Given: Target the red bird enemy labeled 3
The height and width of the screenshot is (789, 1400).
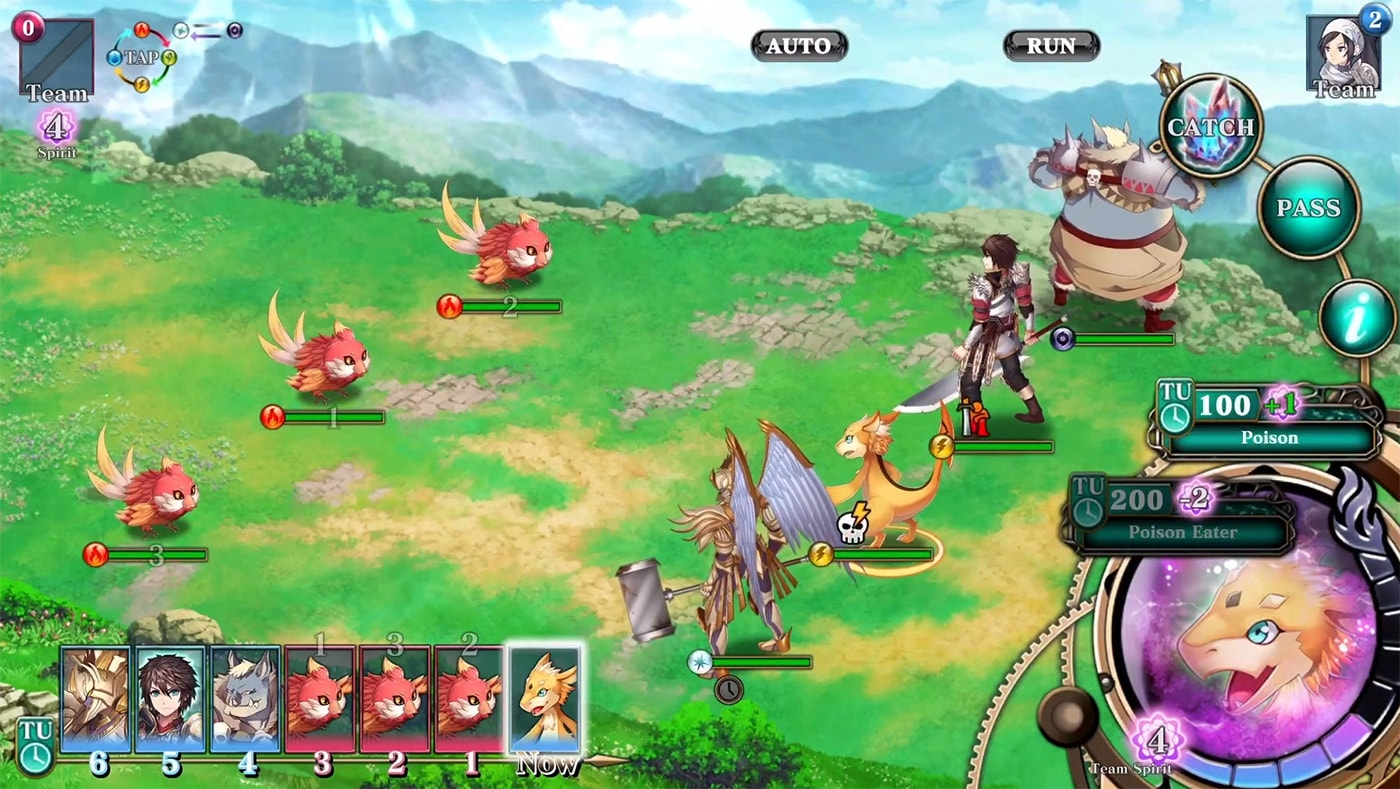Looking at the screenshot, I should [150, 490].
